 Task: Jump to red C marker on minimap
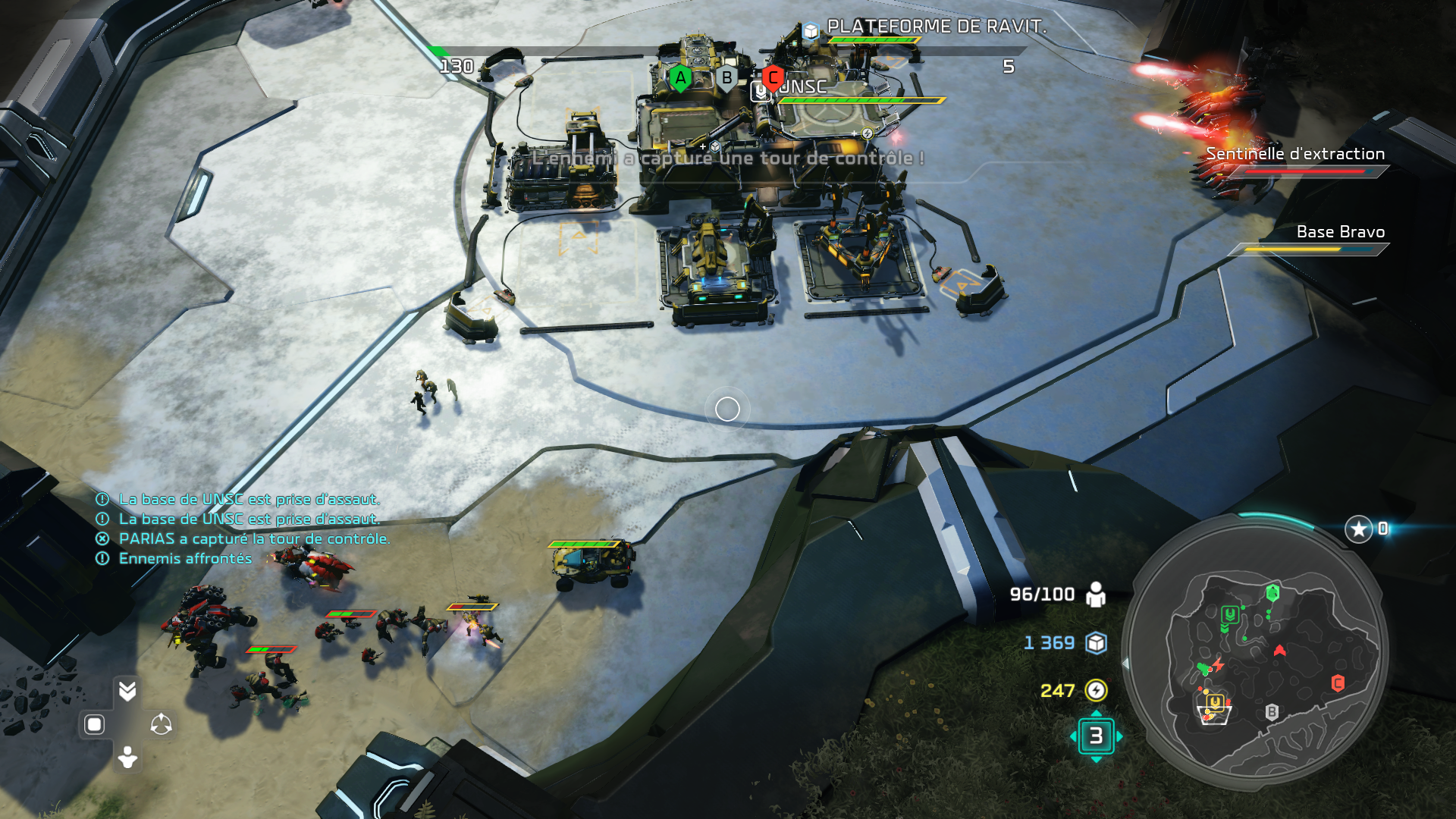click(x=1338, y=683)
